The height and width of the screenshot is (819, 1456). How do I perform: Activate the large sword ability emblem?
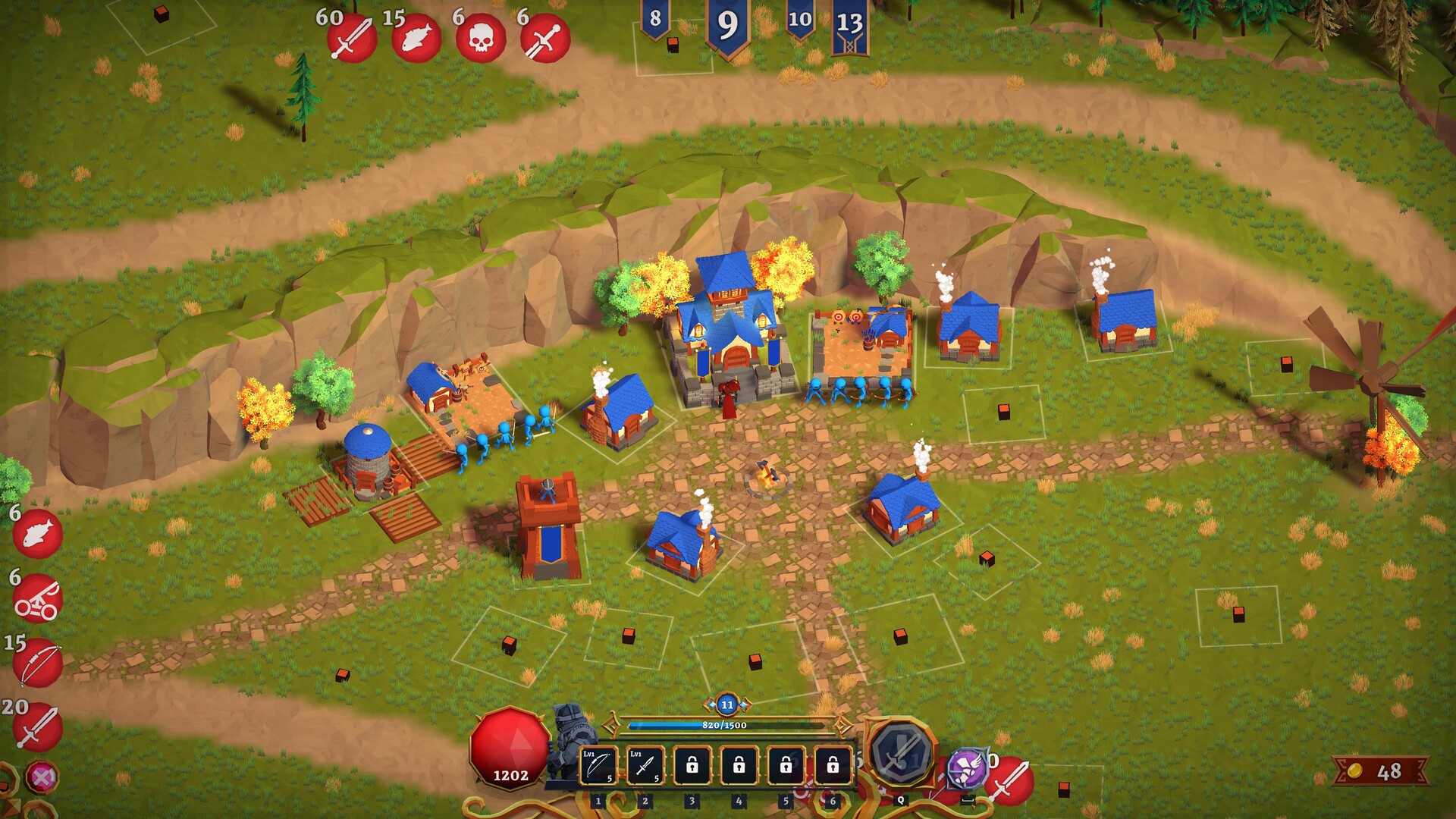click(x=900, y=753)
